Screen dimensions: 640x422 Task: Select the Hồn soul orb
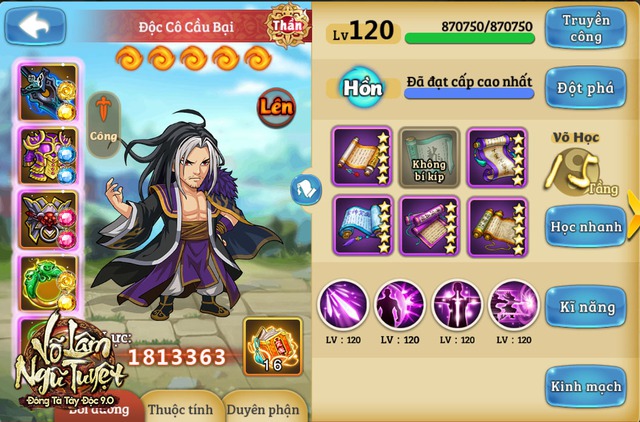(x=363, y=87)
